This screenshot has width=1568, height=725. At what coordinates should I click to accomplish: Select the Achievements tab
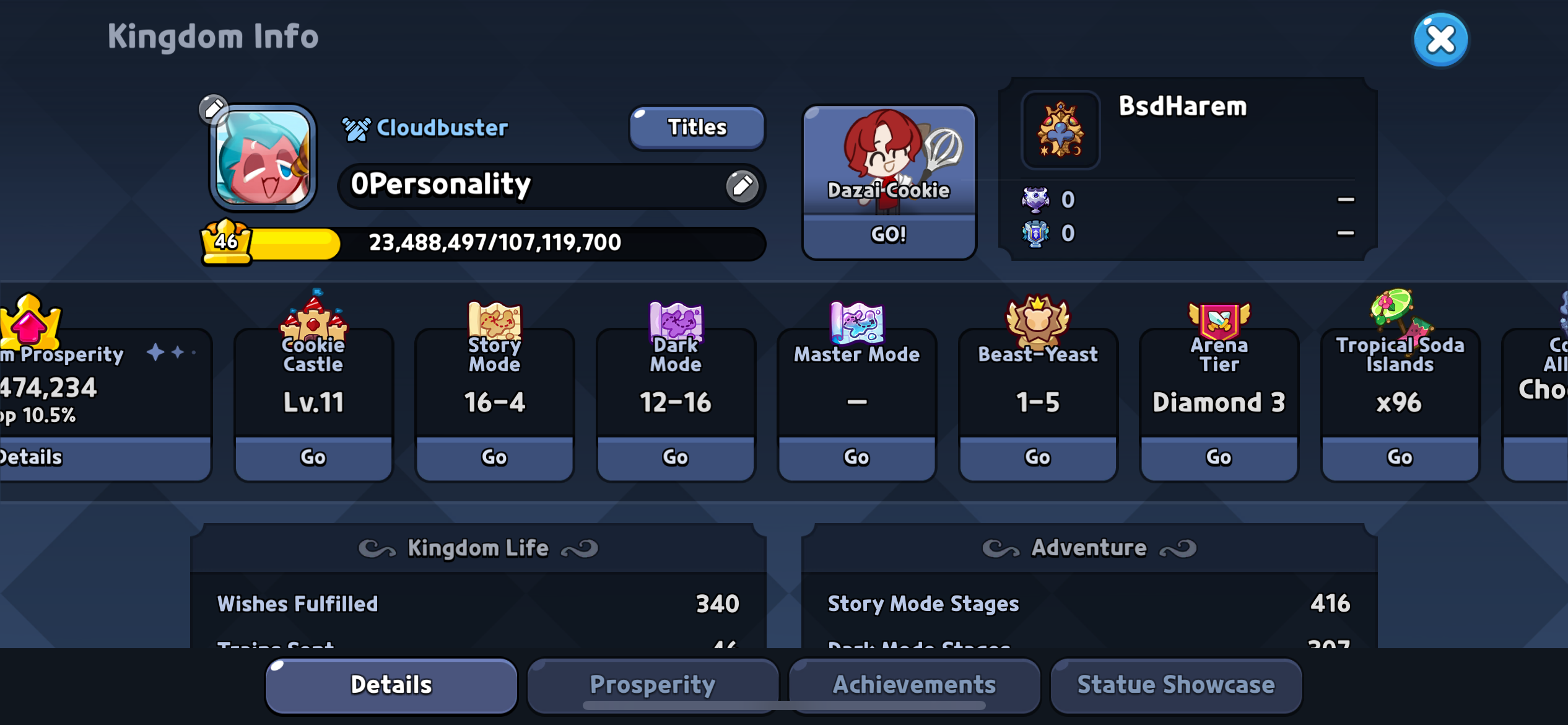coord(915,684)
